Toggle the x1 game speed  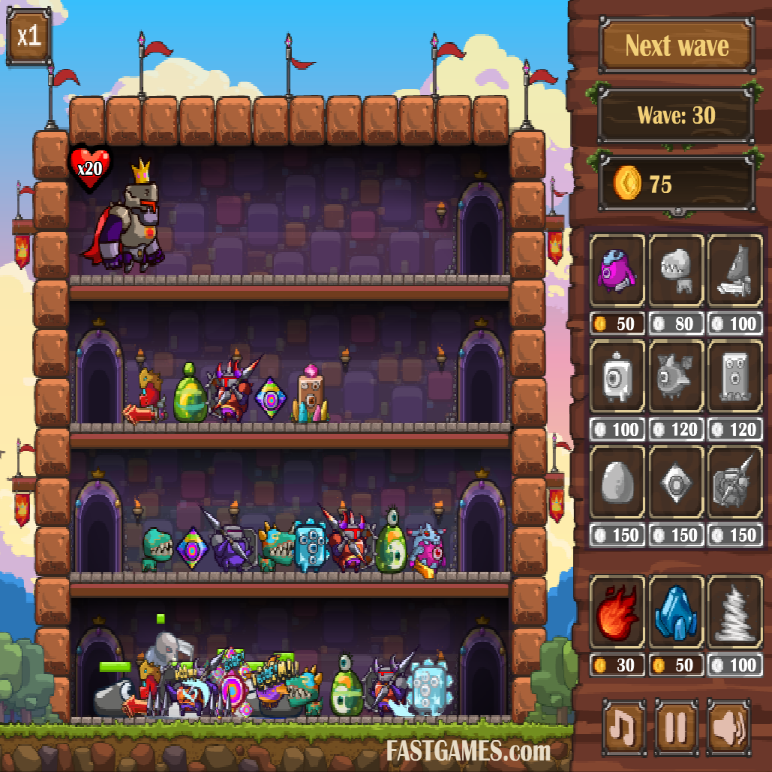click(29, 36)
